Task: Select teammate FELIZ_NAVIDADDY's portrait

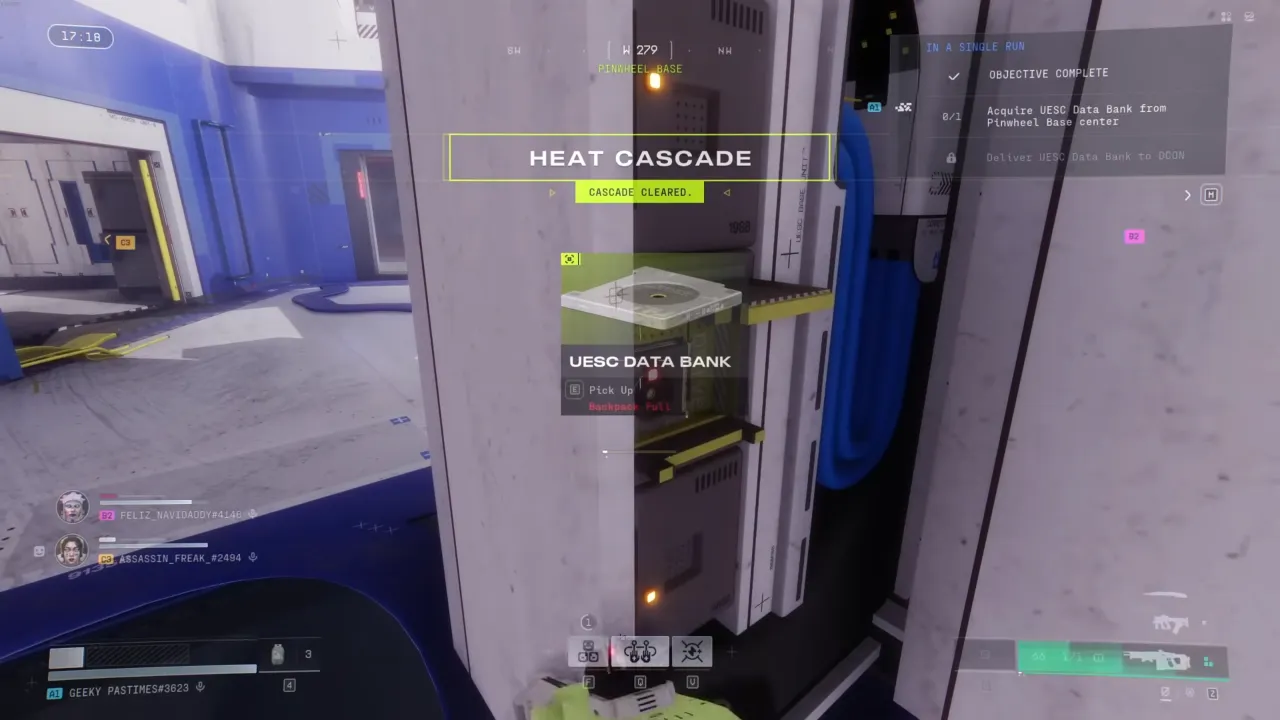Action: click(x=73, y=507)
